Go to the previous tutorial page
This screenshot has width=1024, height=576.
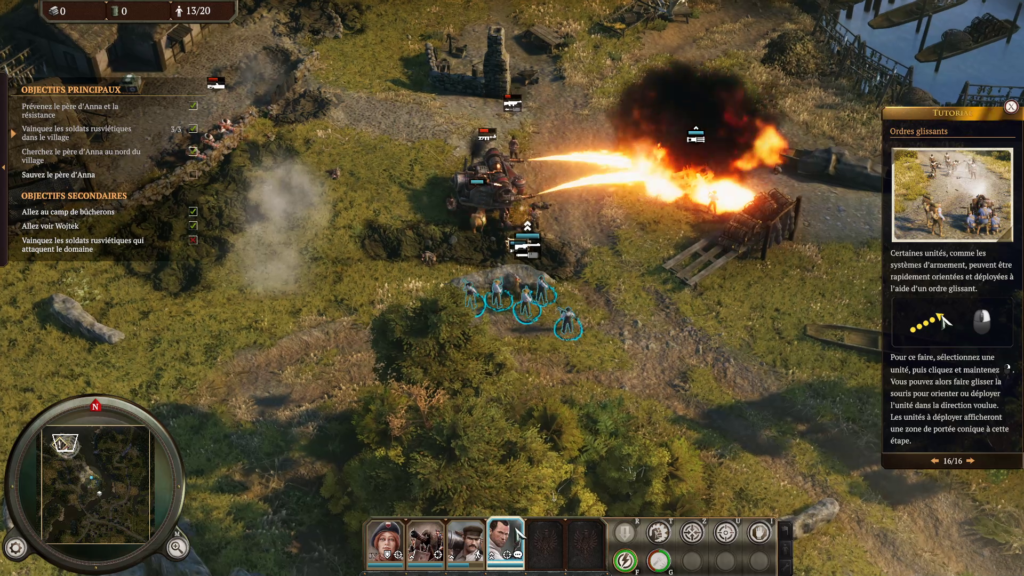point(935,461)
